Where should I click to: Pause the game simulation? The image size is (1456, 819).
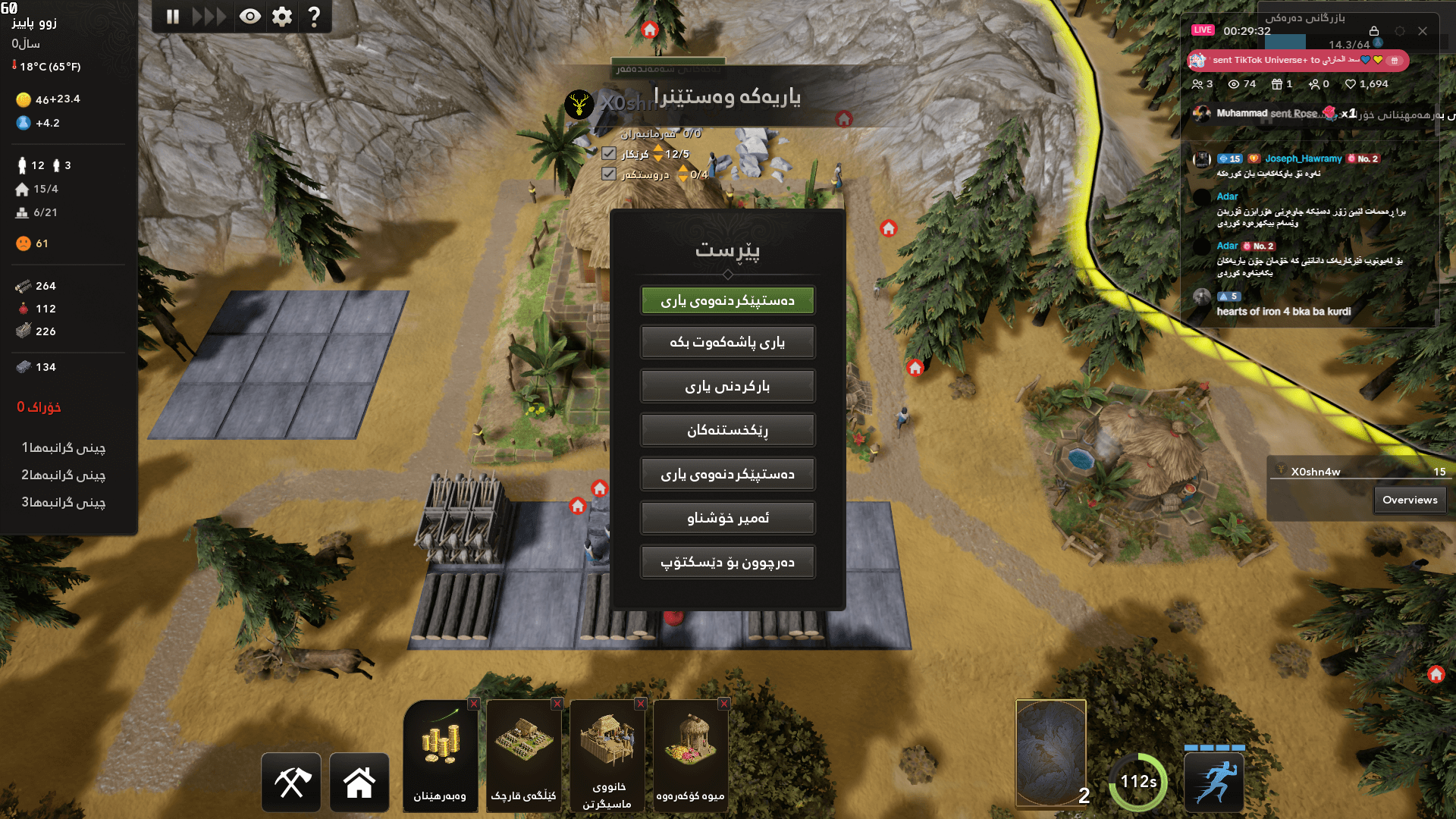172,15
